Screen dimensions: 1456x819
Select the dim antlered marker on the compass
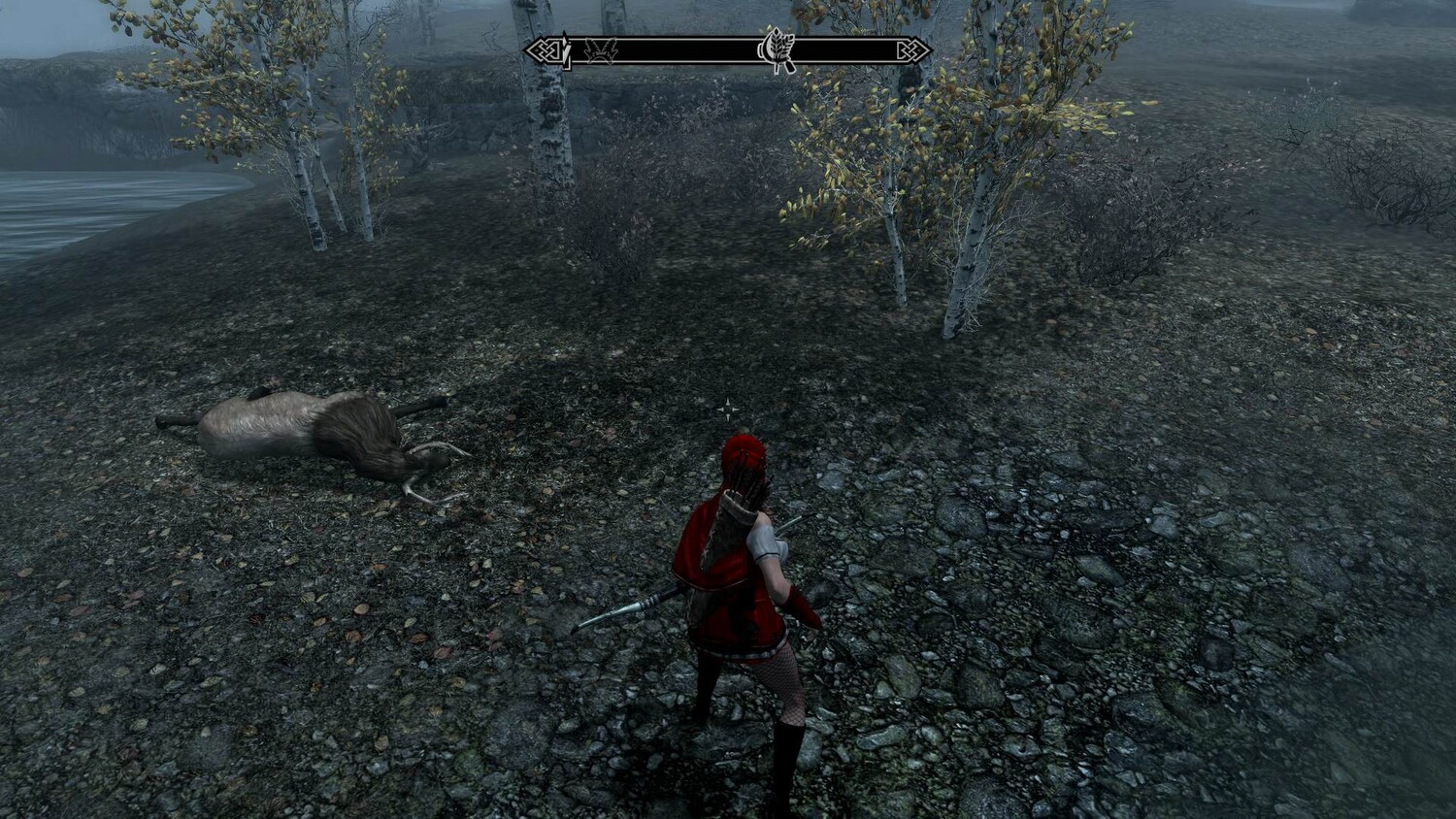[600, 51]
